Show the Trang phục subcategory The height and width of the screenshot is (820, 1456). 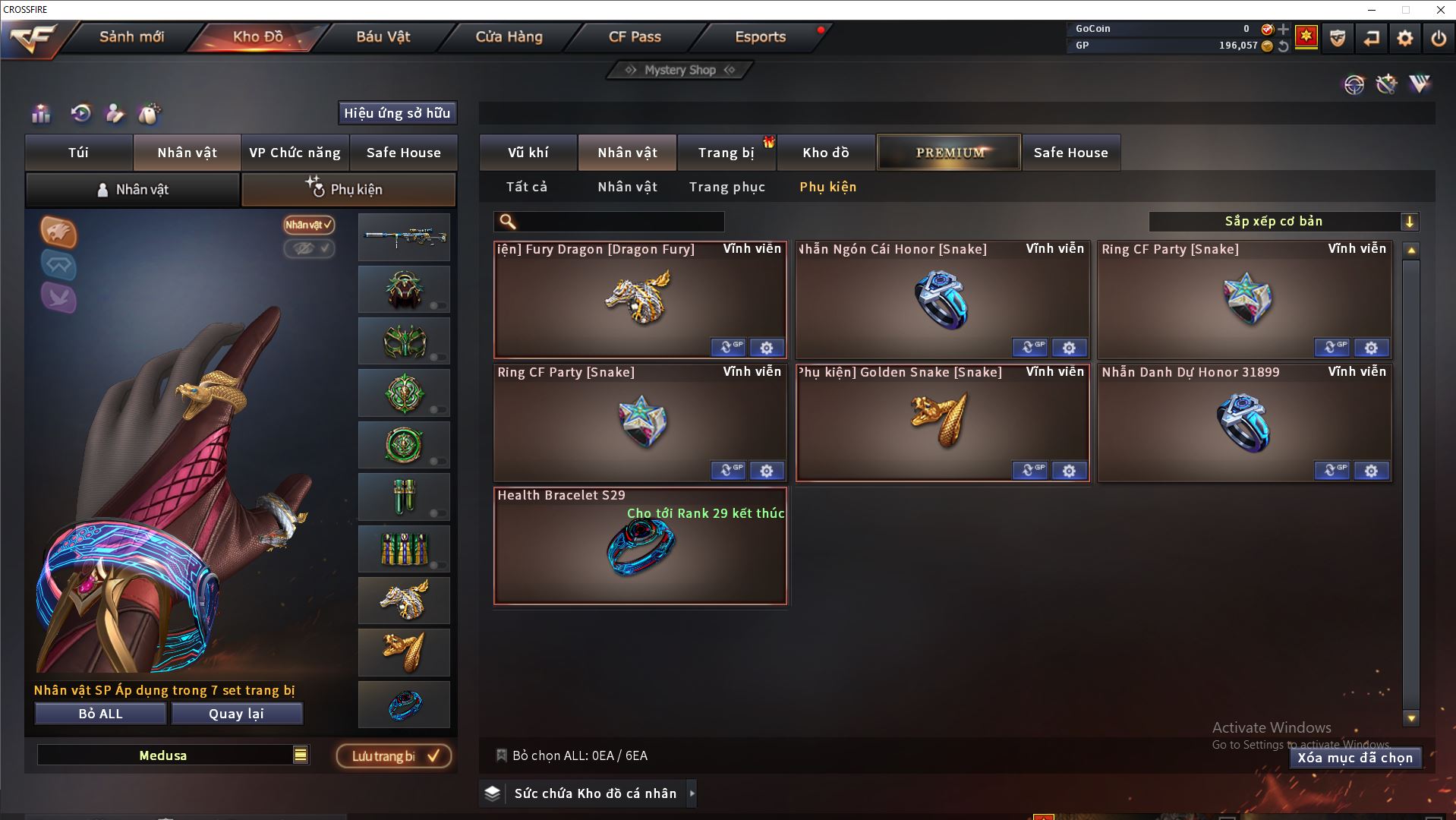tap(726, 187)
